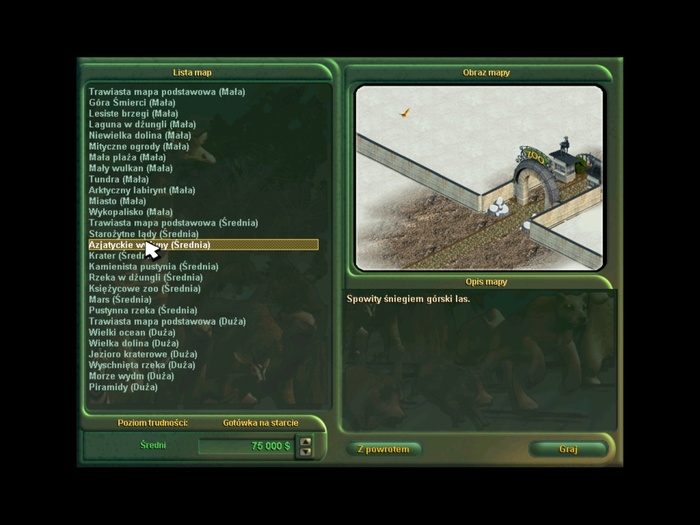Increase starting cash with the up arrow

click(306, 441)
